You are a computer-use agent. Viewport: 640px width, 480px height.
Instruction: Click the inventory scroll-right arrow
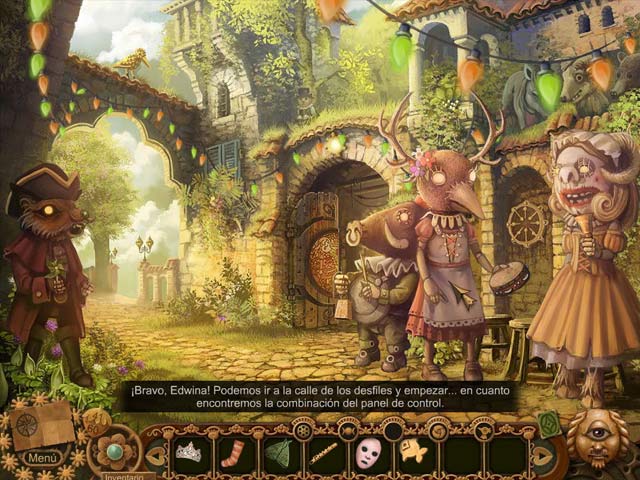541,455
